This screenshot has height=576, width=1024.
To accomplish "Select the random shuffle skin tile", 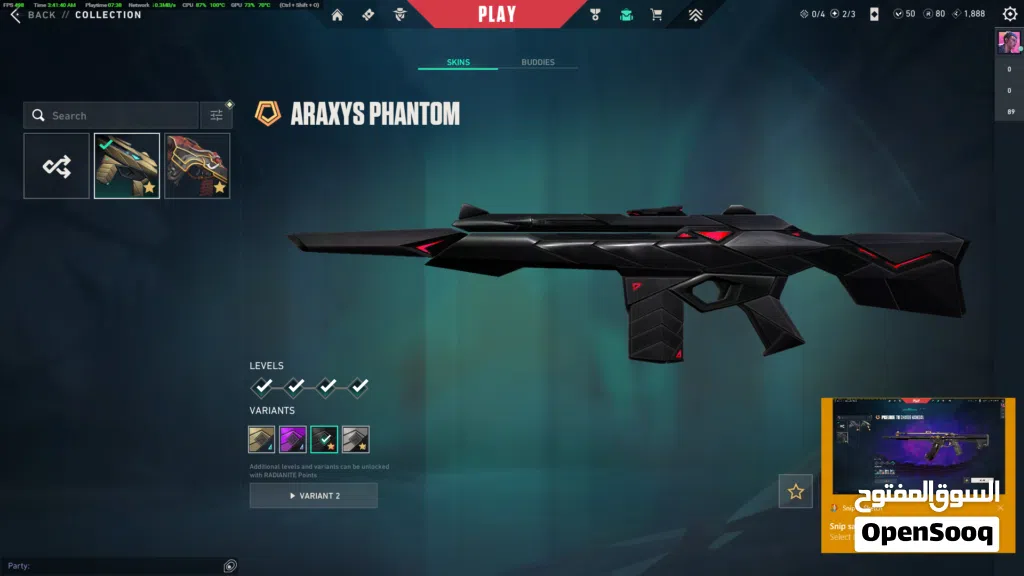I will [57, 166].
